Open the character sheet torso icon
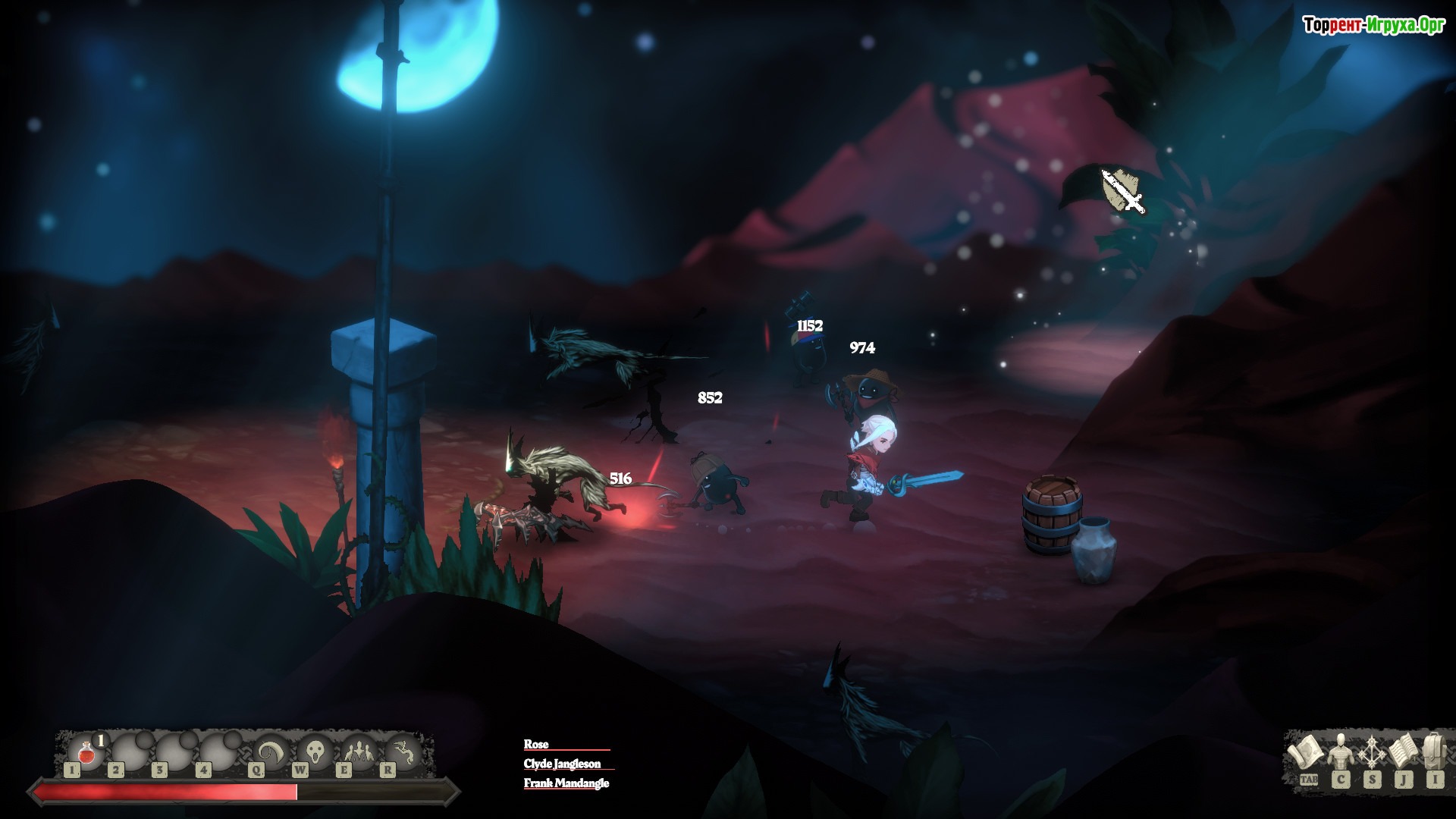This screenshot has height=819, width=1456. [x=1339, y=752]
